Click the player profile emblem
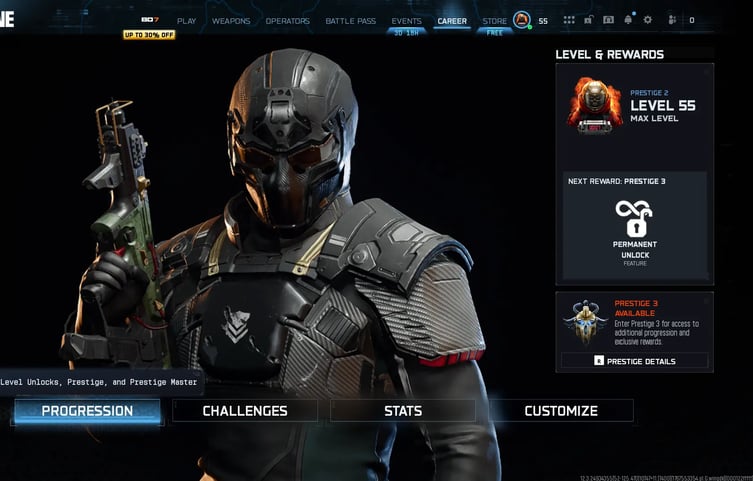This screenshot has width=753, height=481. tap(522, 20)
